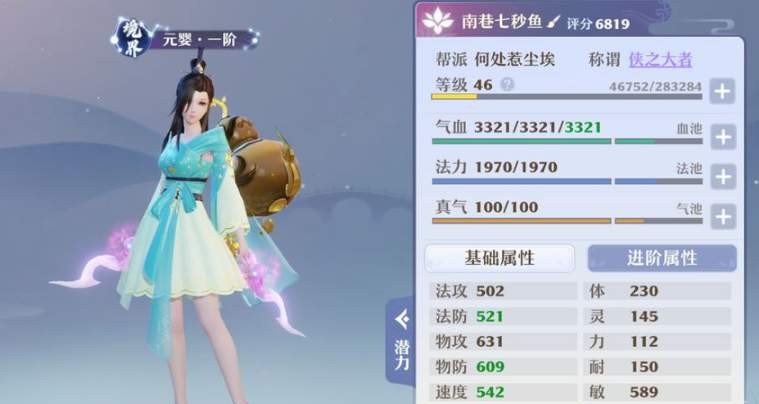Show level help via the question mark icon
Screen dimensions: 759x404
pos(507,85)
